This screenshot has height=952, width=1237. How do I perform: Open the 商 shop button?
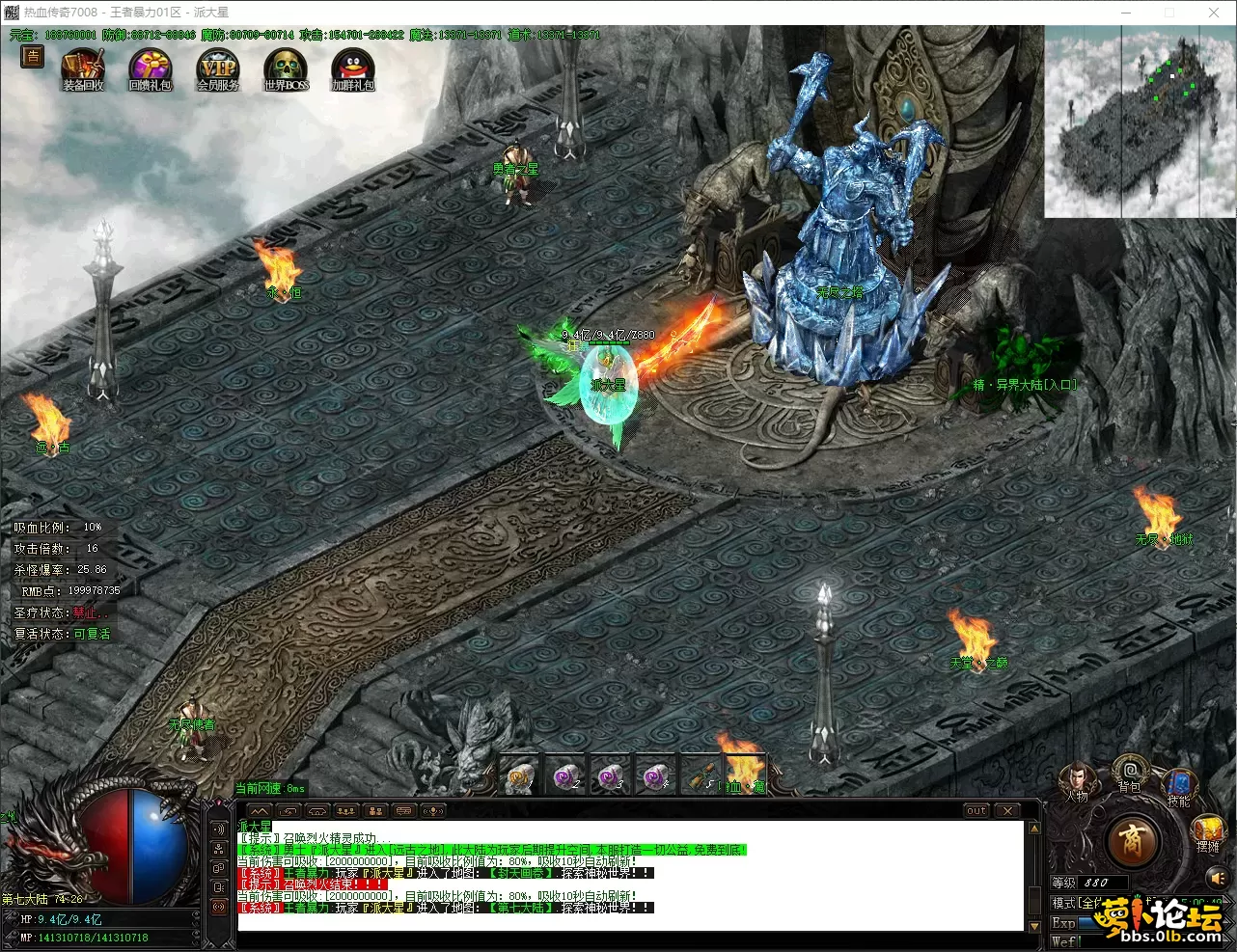point(1133,841)
